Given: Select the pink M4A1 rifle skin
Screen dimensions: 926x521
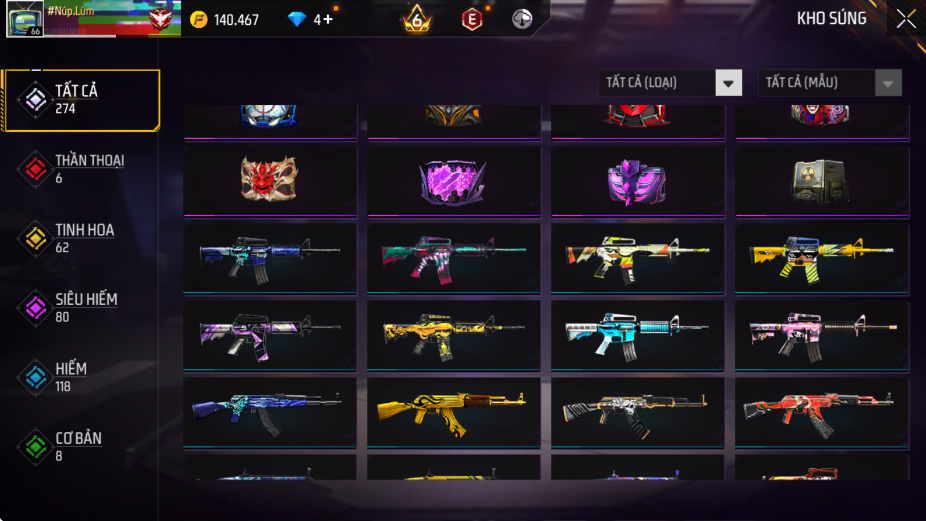Looking at the screenshot, I should tap(821, 334).
